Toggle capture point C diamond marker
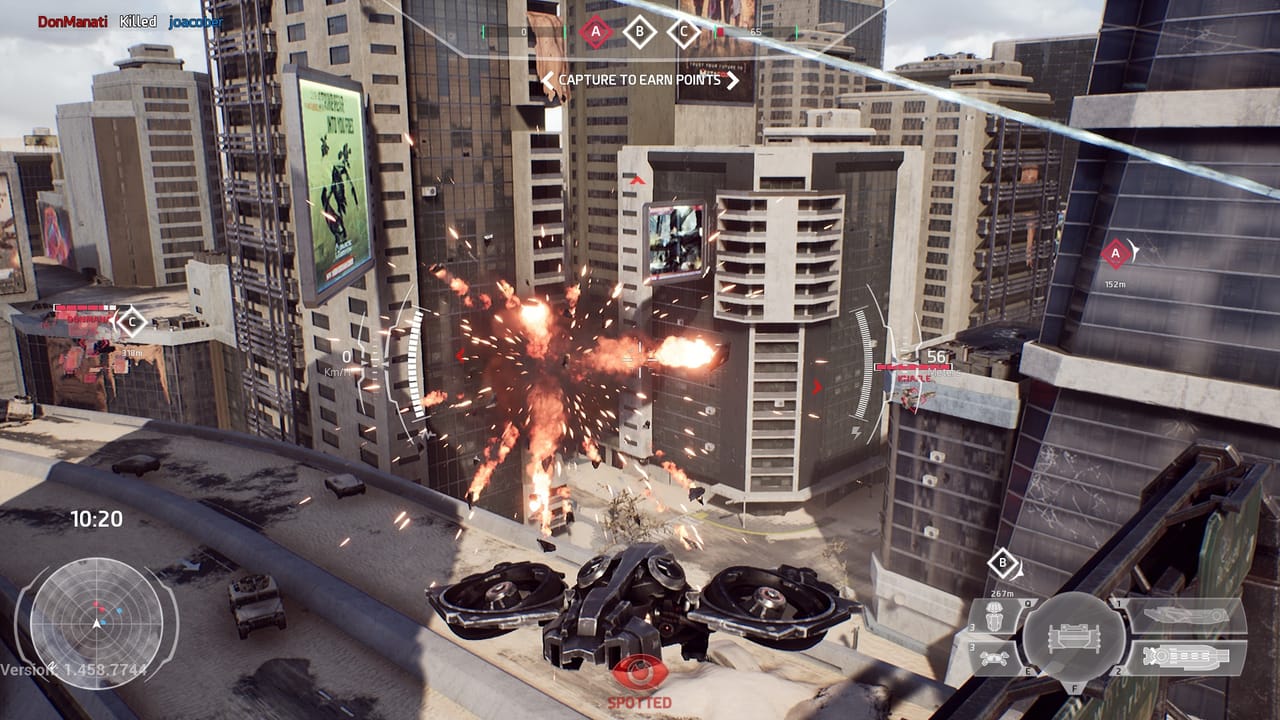The image size is (1280, 720). pyautogui.click(x=684, y=31)
